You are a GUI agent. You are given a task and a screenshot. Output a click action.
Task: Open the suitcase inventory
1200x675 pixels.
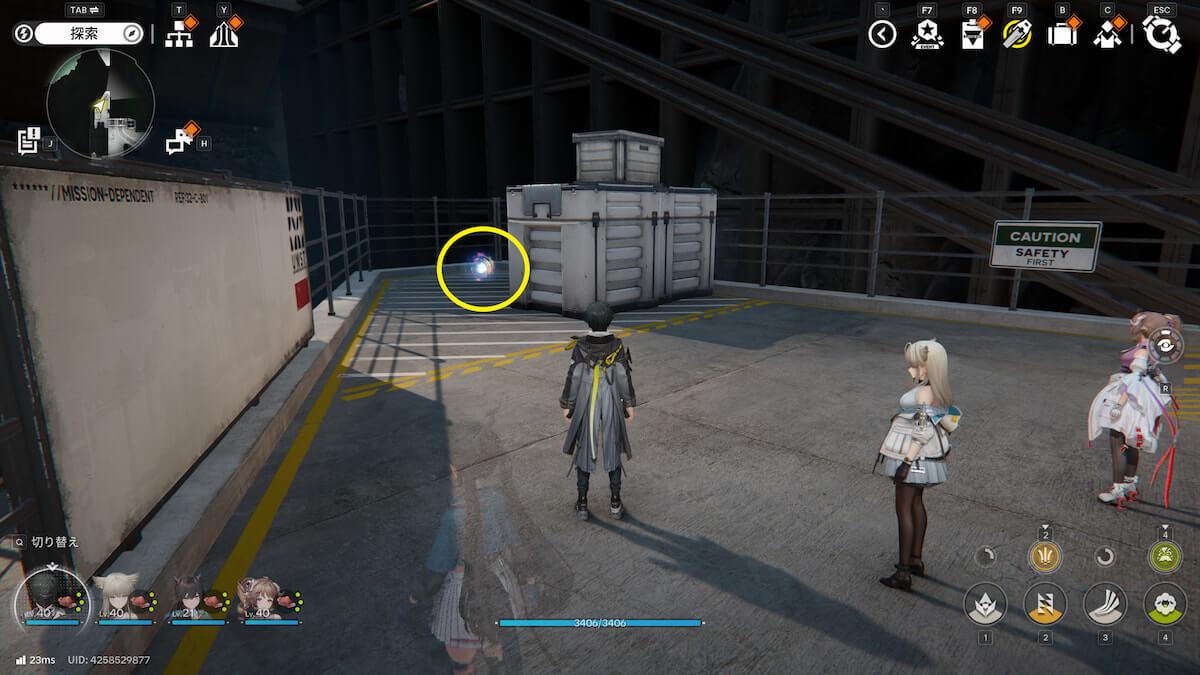(1062, 35)
